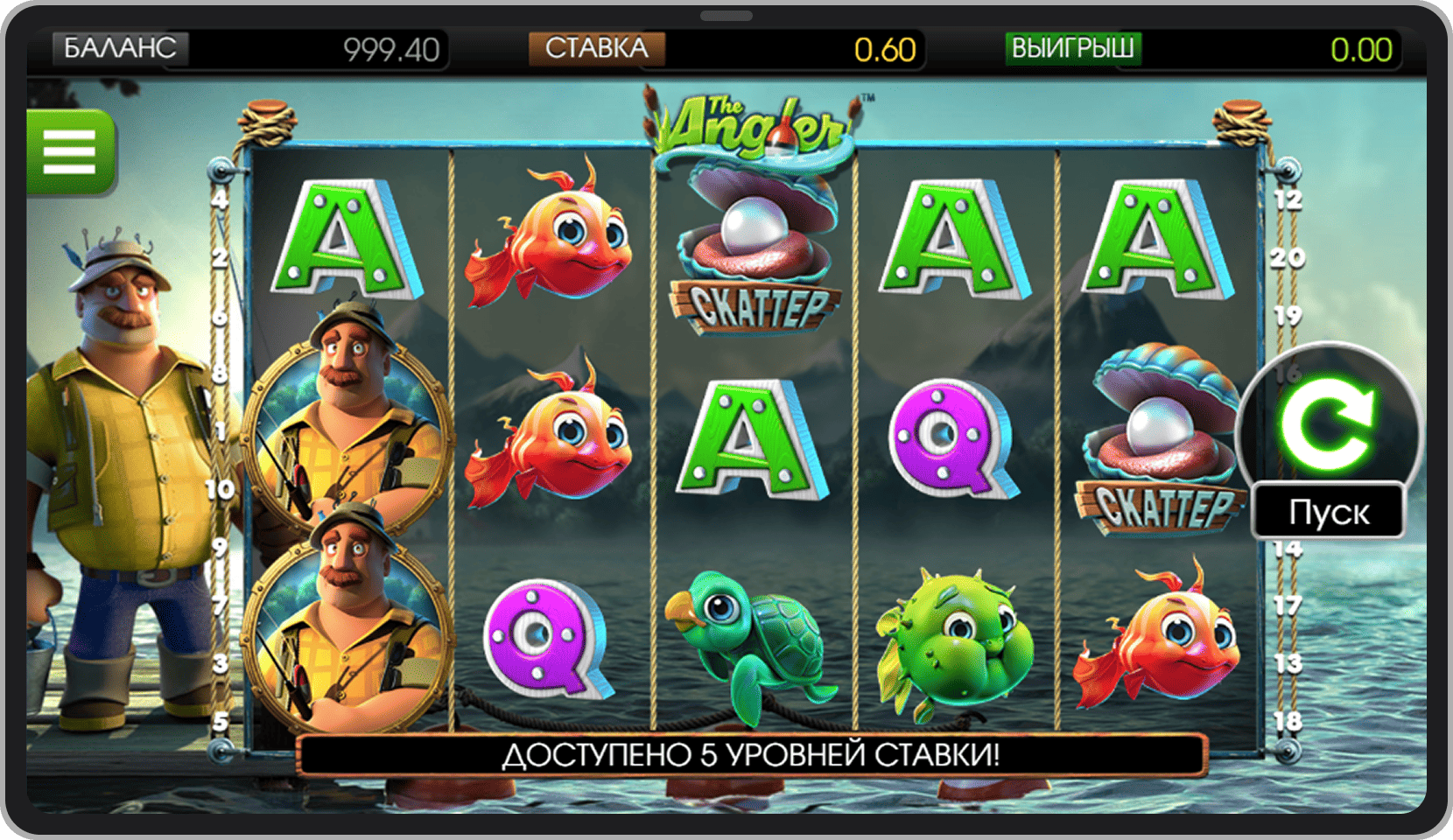The width and height of the screenshot is (1453, 840).
Task: Click the green turtle symbol on reel three
Action: click(x=753, y=639)
